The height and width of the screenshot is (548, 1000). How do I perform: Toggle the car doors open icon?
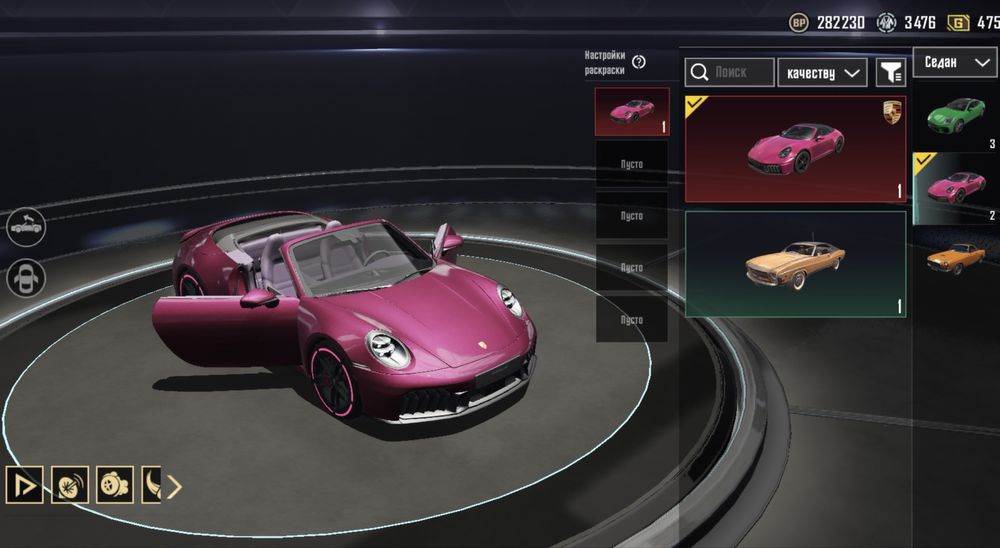point(26,277)
